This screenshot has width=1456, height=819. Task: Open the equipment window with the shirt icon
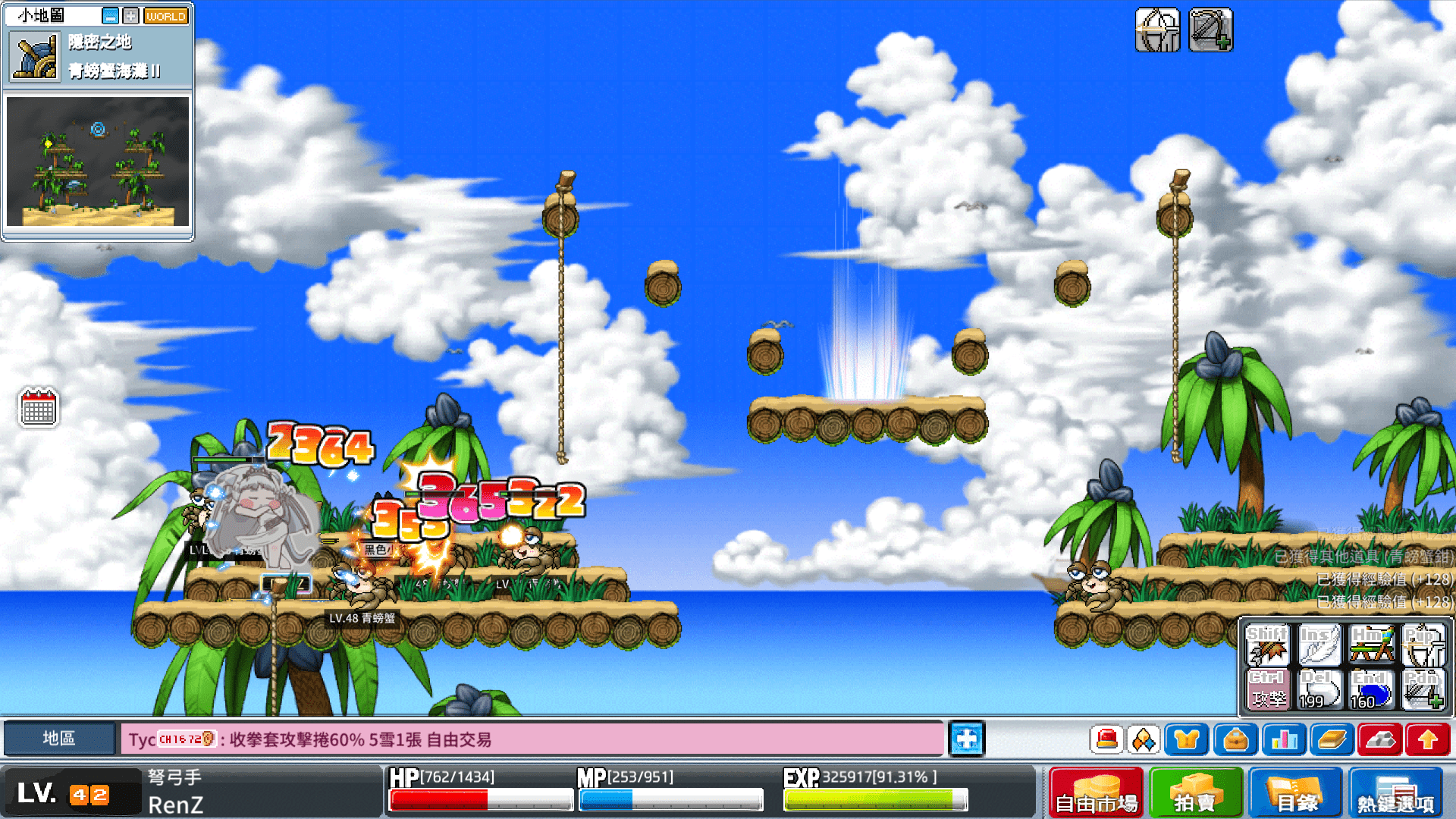pyautogui.click(x=1187, y=739)
